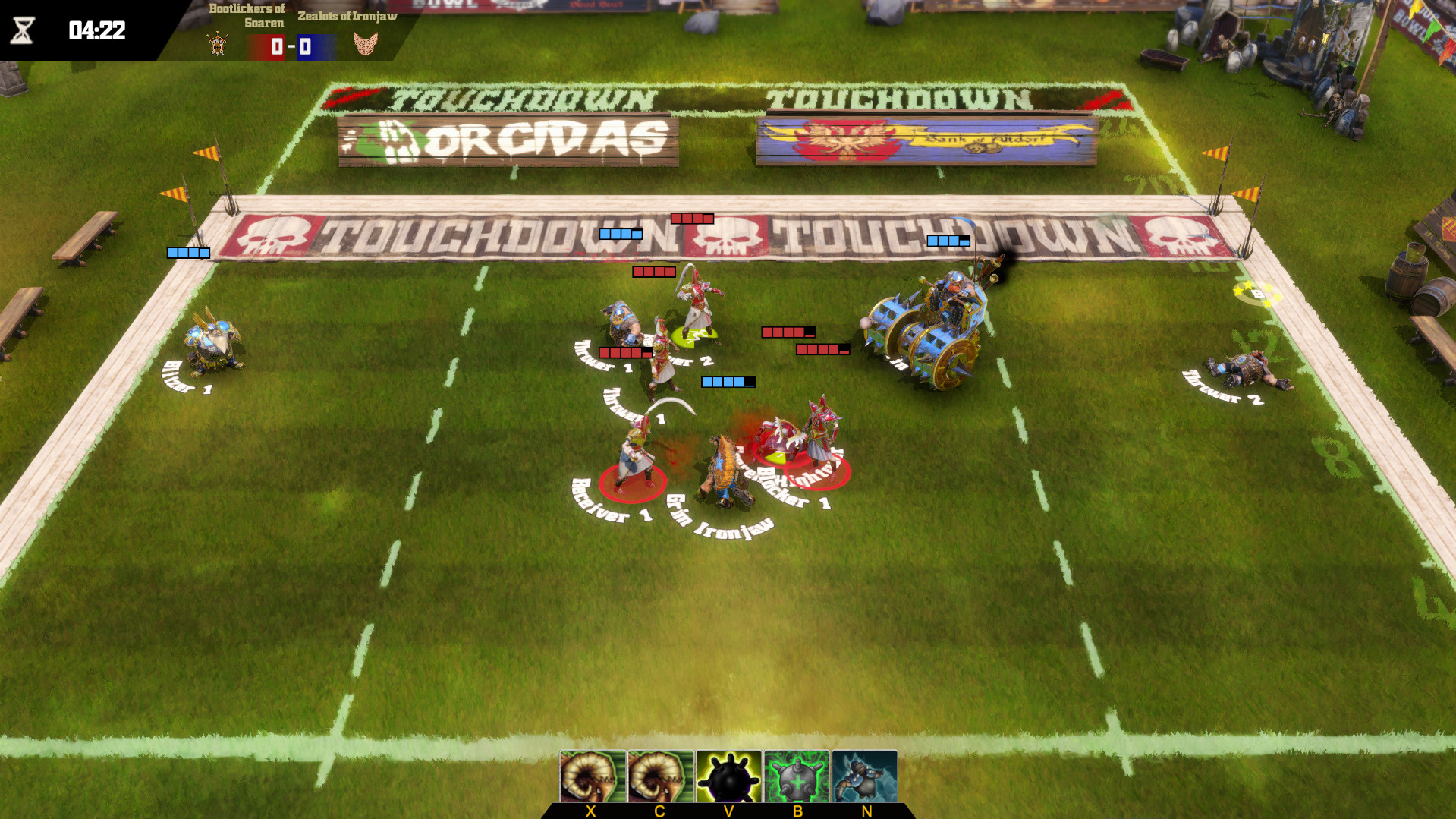Click the 0 - 0 score display
The image size is (1456, 819).
pyautogui.click(x=291, y=47)
